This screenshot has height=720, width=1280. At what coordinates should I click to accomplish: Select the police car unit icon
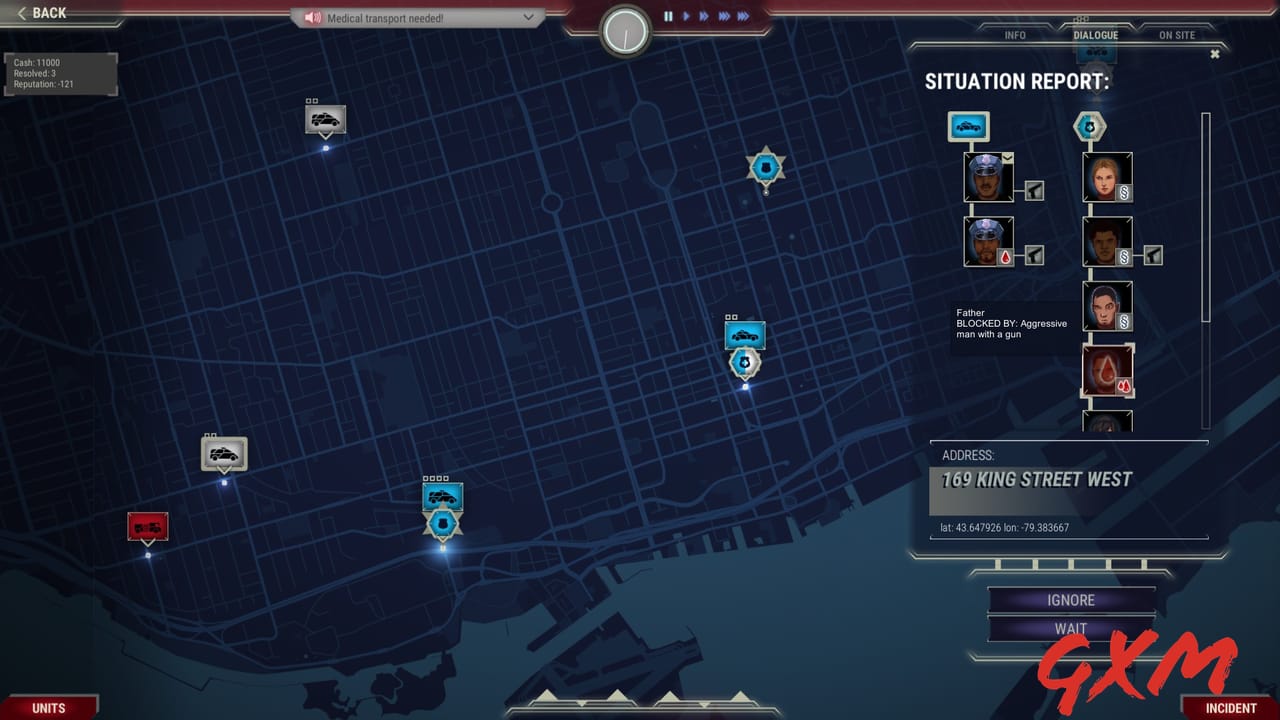click(x=968, y=126)
